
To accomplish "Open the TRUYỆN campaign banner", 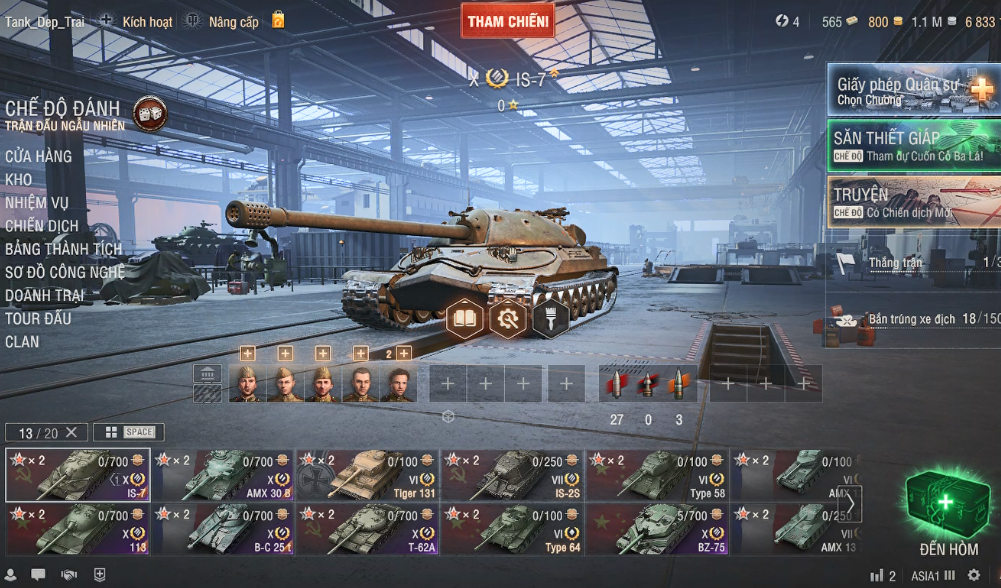I will 913,202.
